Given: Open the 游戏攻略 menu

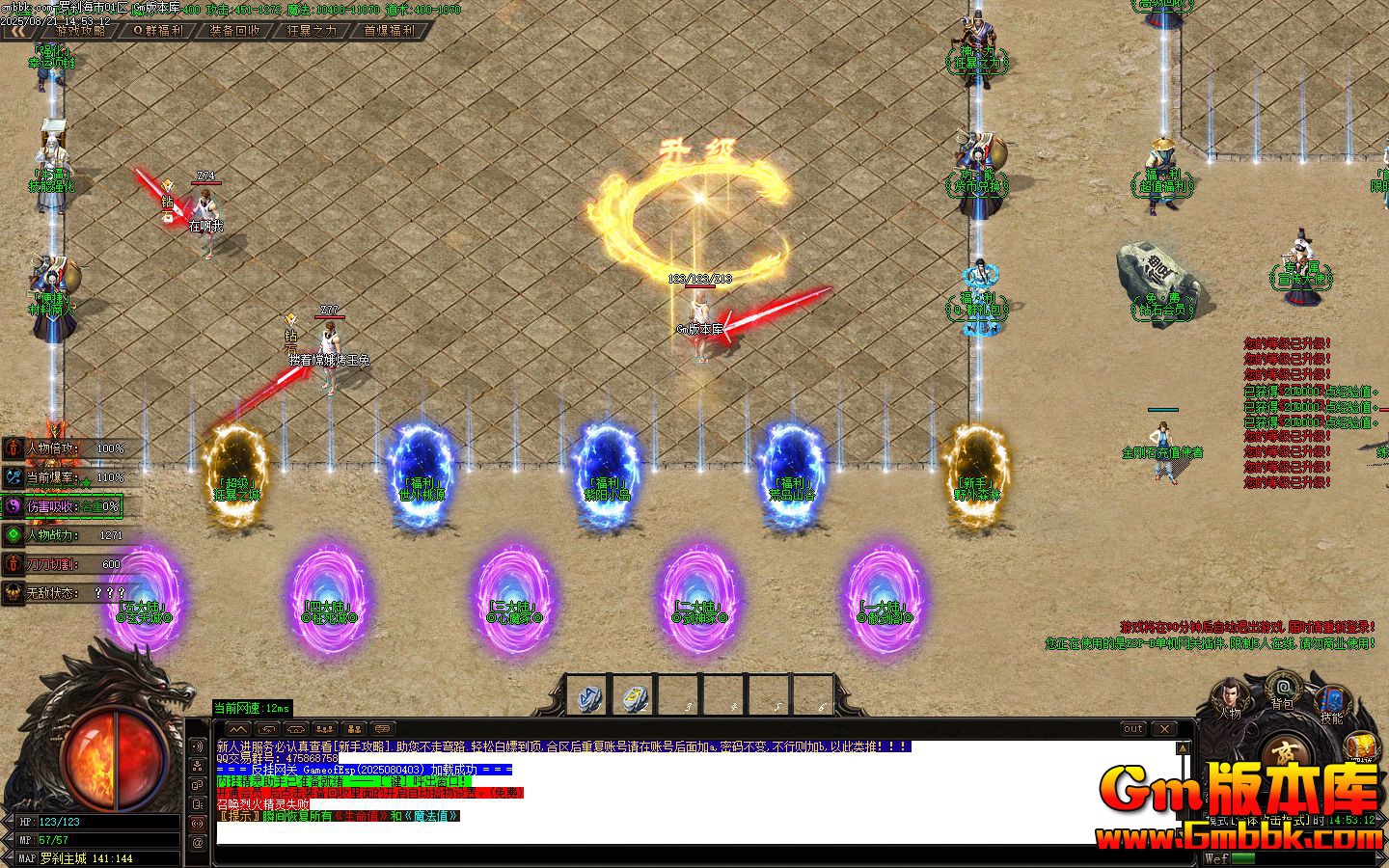Looking at the screenshot, I should (82, 30).
